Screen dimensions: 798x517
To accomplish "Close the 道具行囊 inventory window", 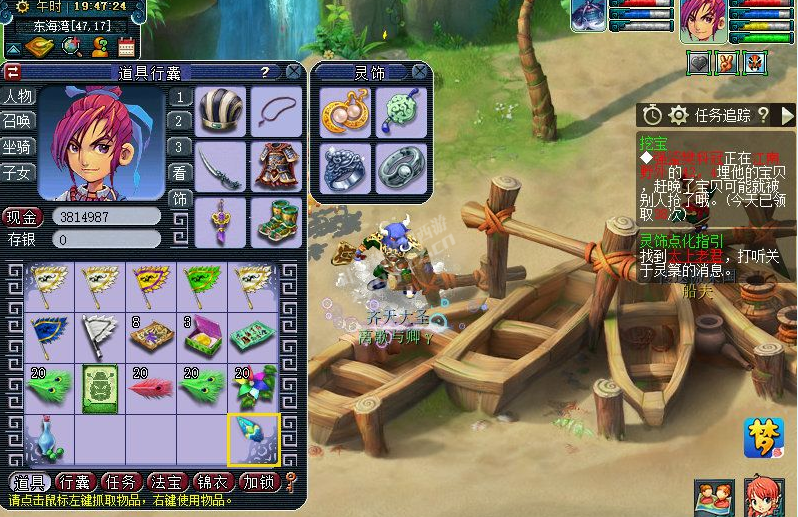I will [293, 72].
